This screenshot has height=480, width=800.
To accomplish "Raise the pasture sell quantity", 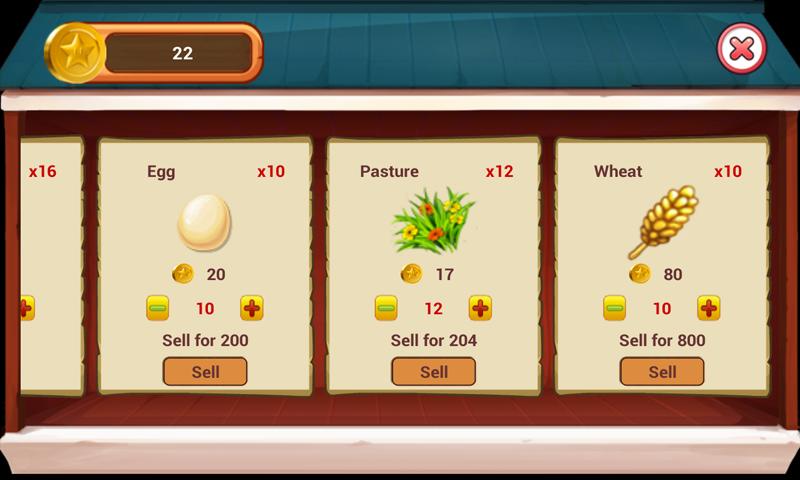I will coord(480,308).
